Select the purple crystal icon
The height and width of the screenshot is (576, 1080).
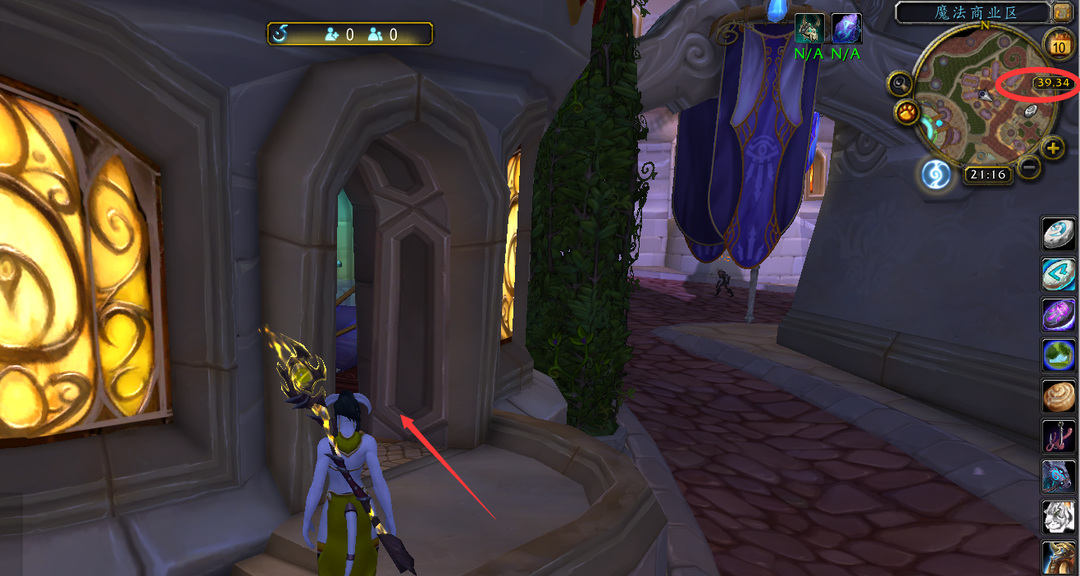(x=846, y=29)
